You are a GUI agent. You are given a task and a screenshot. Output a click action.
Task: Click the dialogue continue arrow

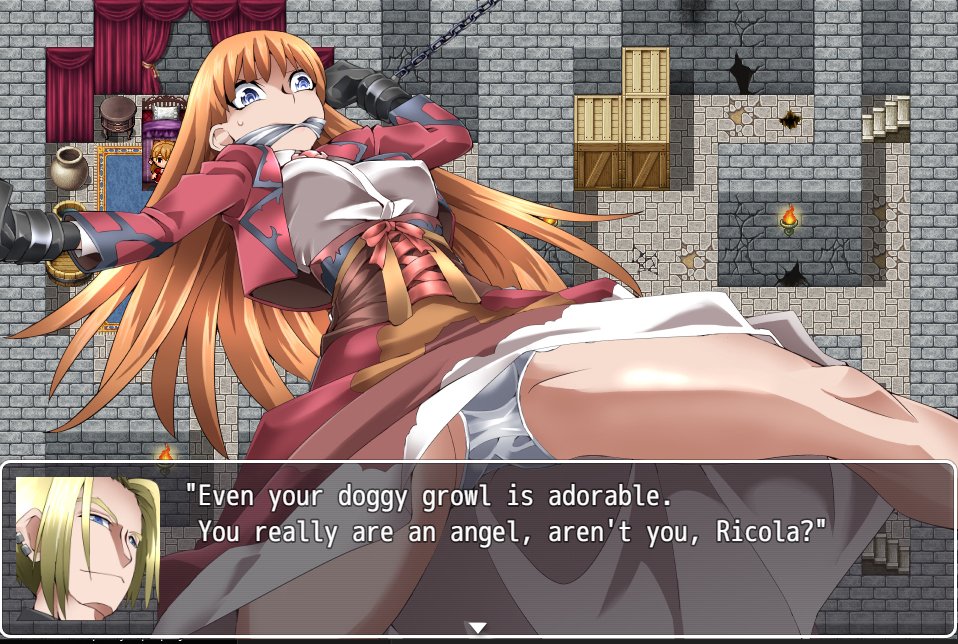(x=478, y=627)
